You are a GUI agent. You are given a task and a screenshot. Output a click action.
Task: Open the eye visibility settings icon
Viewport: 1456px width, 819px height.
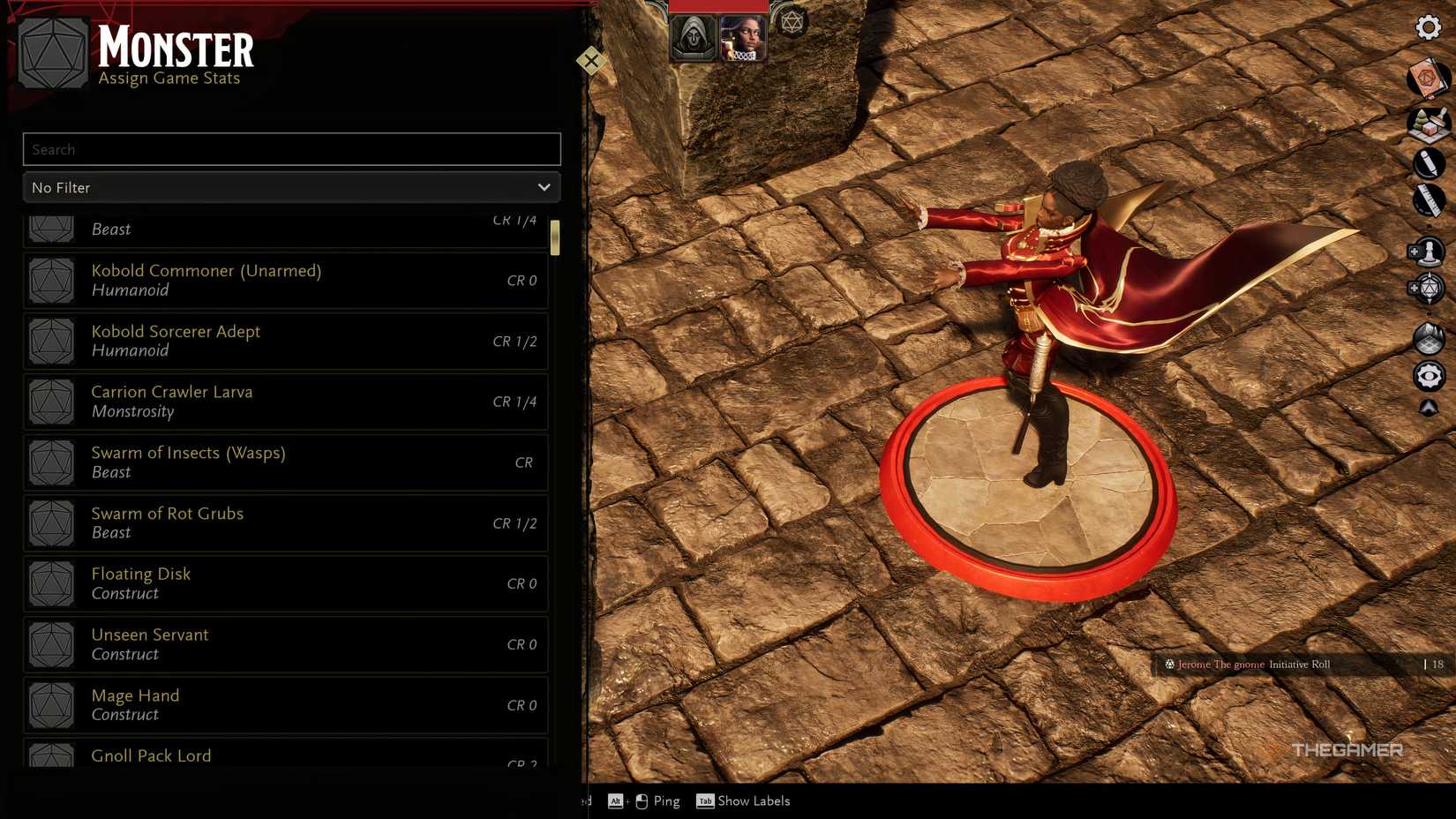pos(1430,376)
